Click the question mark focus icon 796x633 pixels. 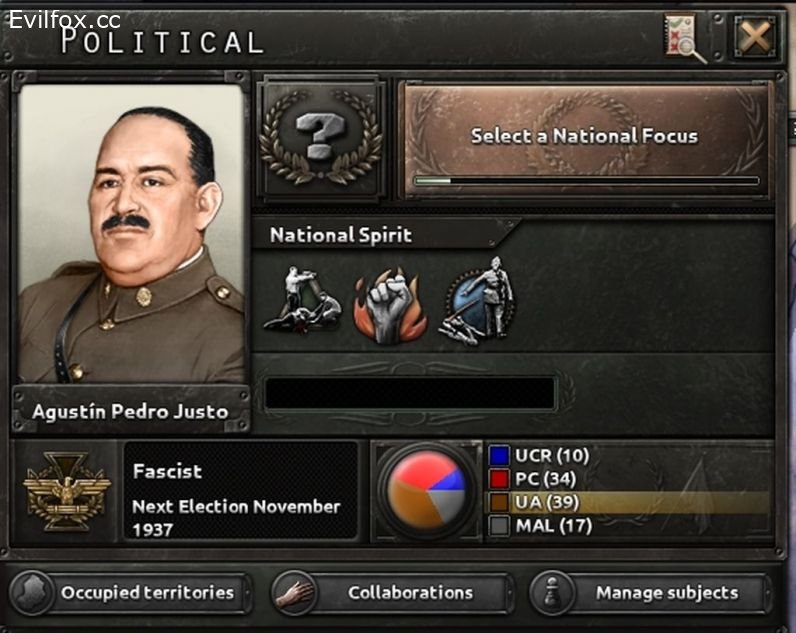point(320,137)
